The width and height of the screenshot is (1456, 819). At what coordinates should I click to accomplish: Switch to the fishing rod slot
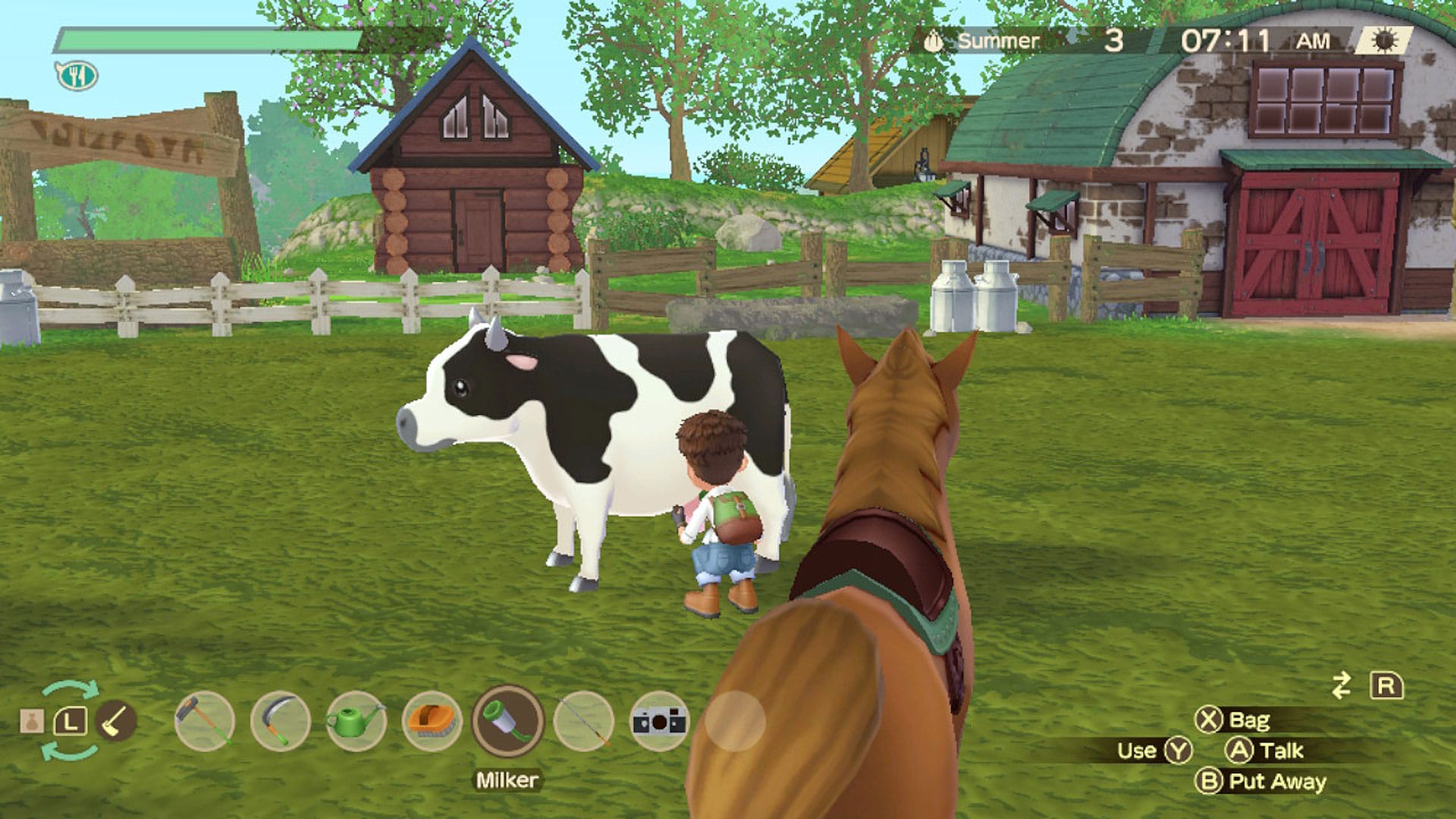(x=583, y=721)
